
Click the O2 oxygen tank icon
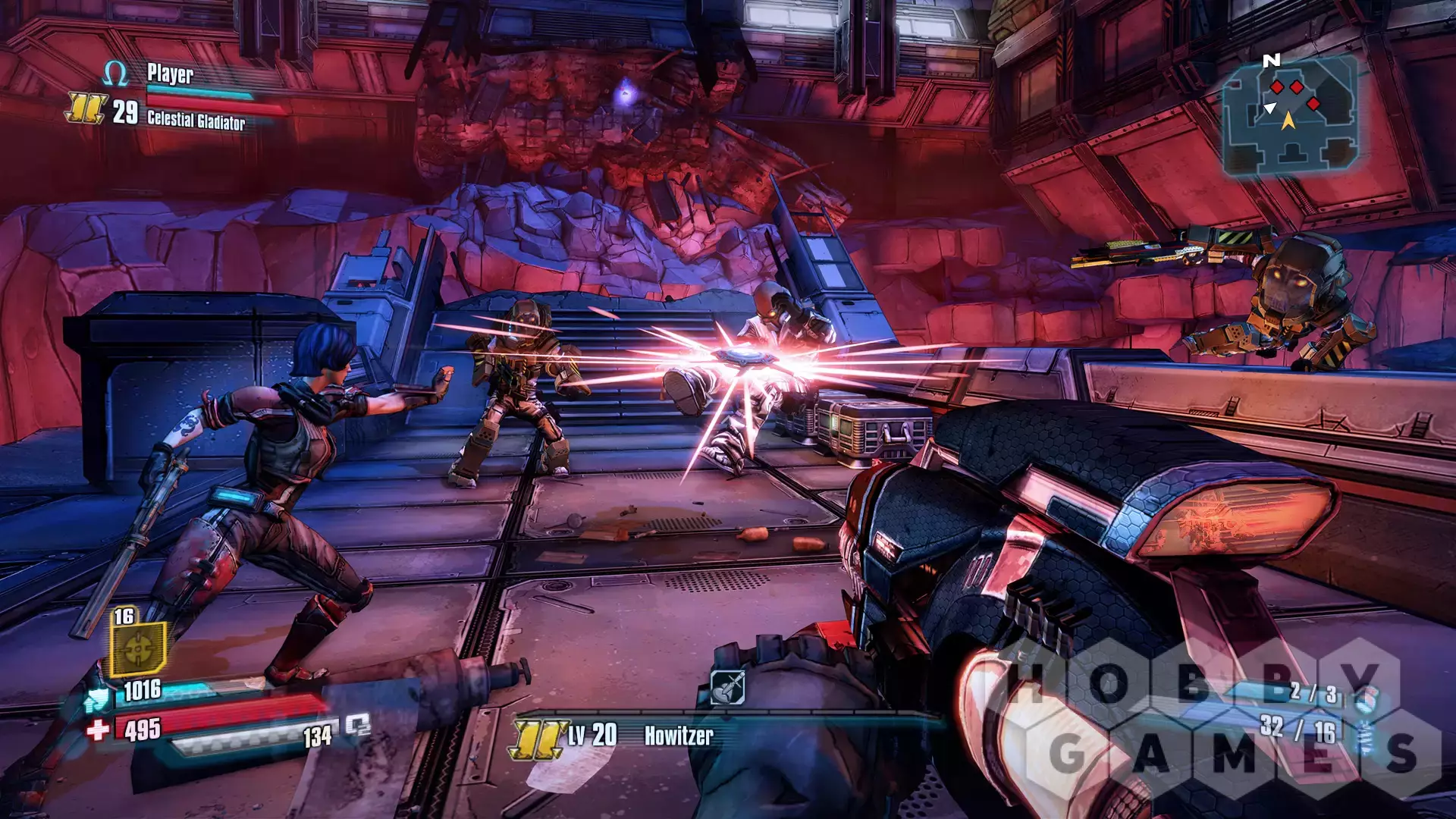click(358, 726)
